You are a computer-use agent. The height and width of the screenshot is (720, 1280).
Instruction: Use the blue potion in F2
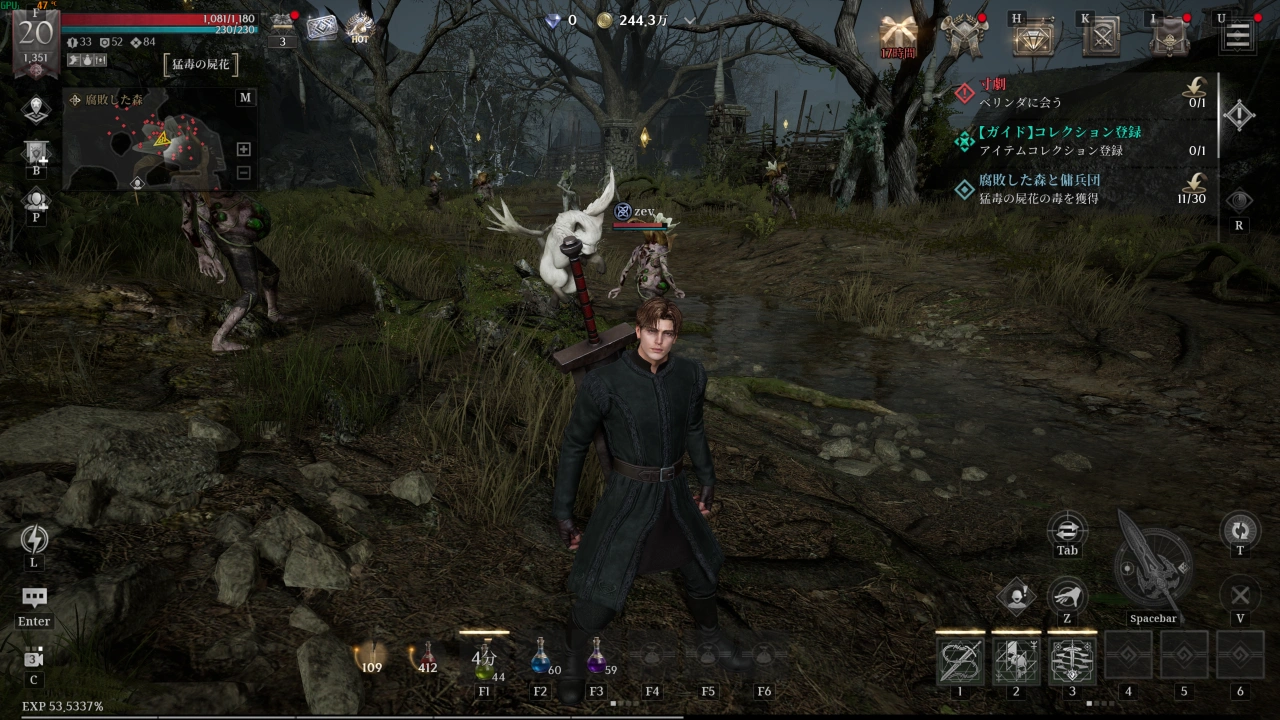click(540, 657)
